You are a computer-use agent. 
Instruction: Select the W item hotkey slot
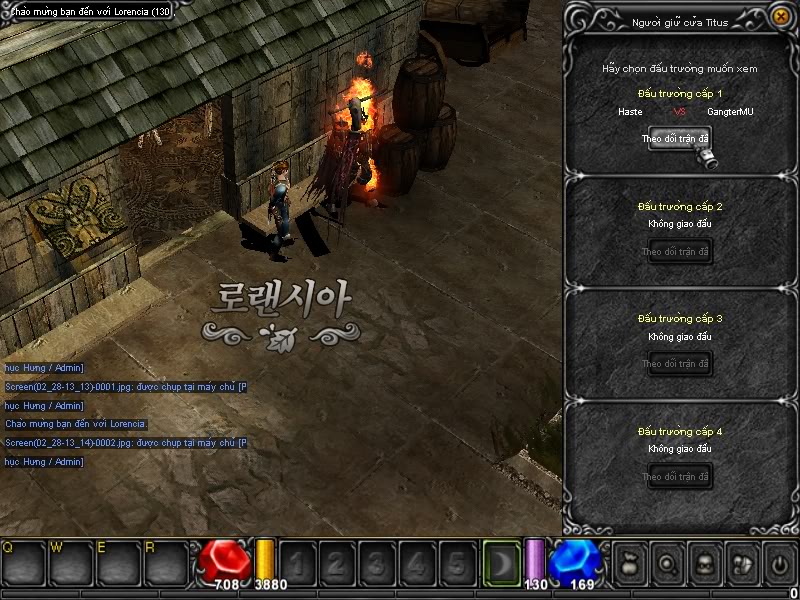coord(71,564)
